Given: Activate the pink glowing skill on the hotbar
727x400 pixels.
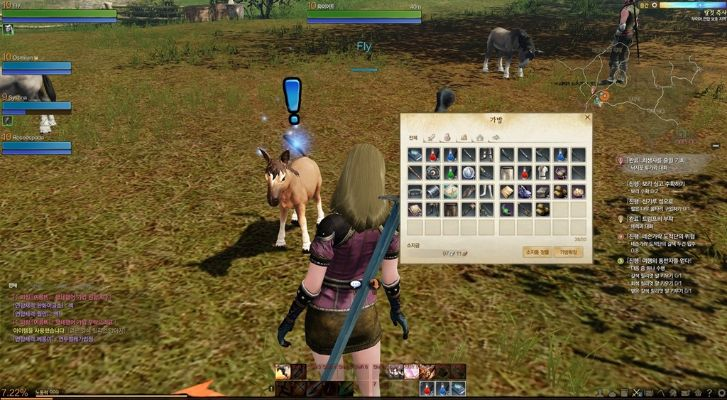Looking at the screenshot, I should (x=410, y=372).
